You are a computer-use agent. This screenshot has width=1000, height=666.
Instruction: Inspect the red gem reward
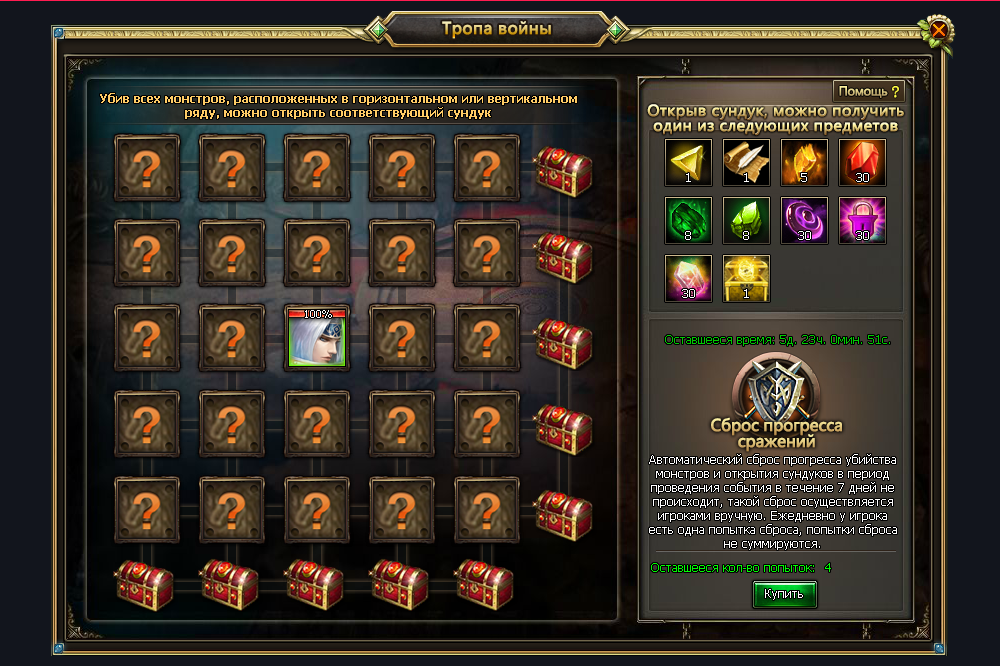(x=863, y=163)
